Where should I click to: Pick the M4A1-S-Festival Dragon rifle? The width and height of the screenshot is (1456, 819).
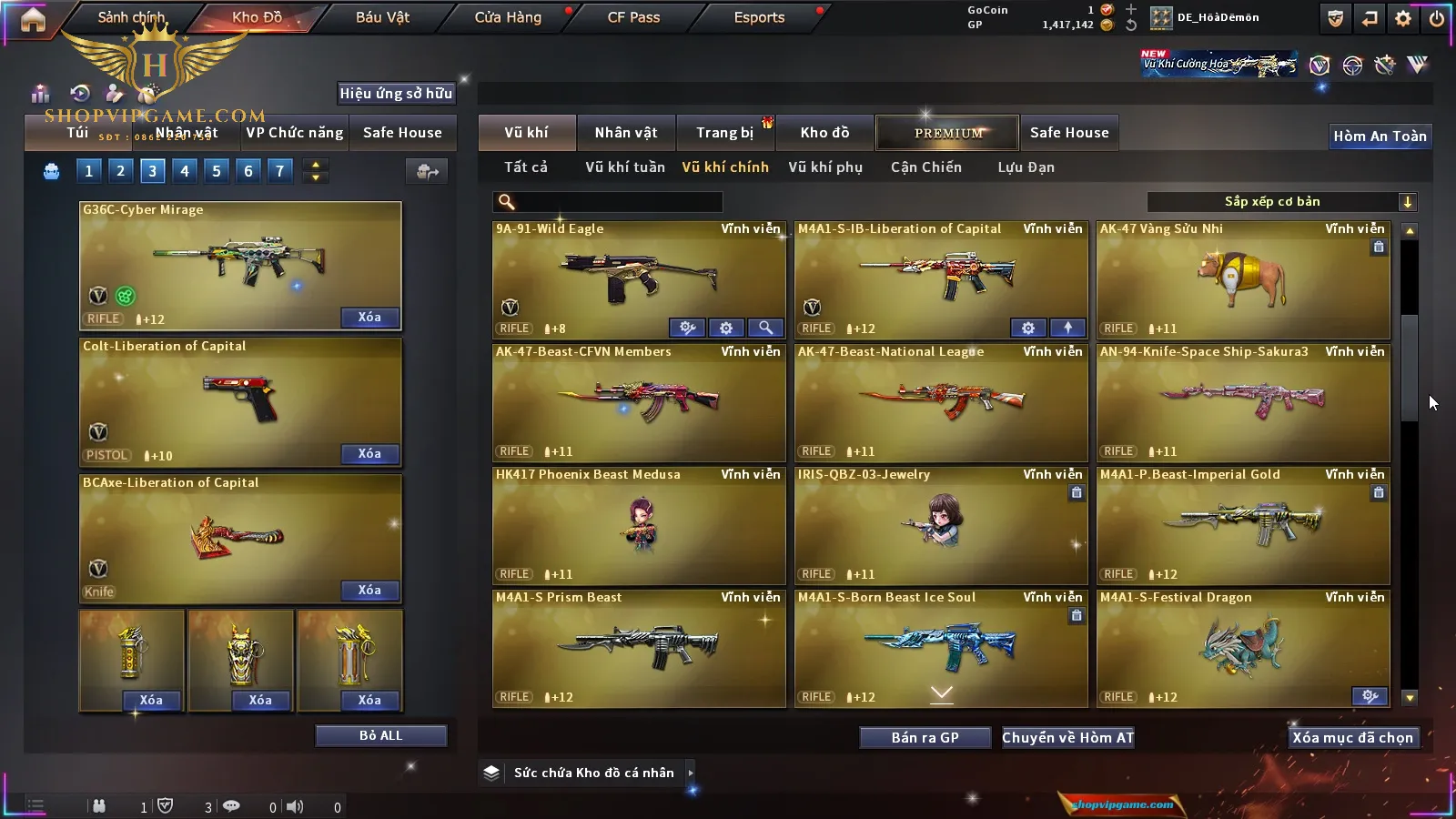pyautogui.click(x=1242, y=646)
